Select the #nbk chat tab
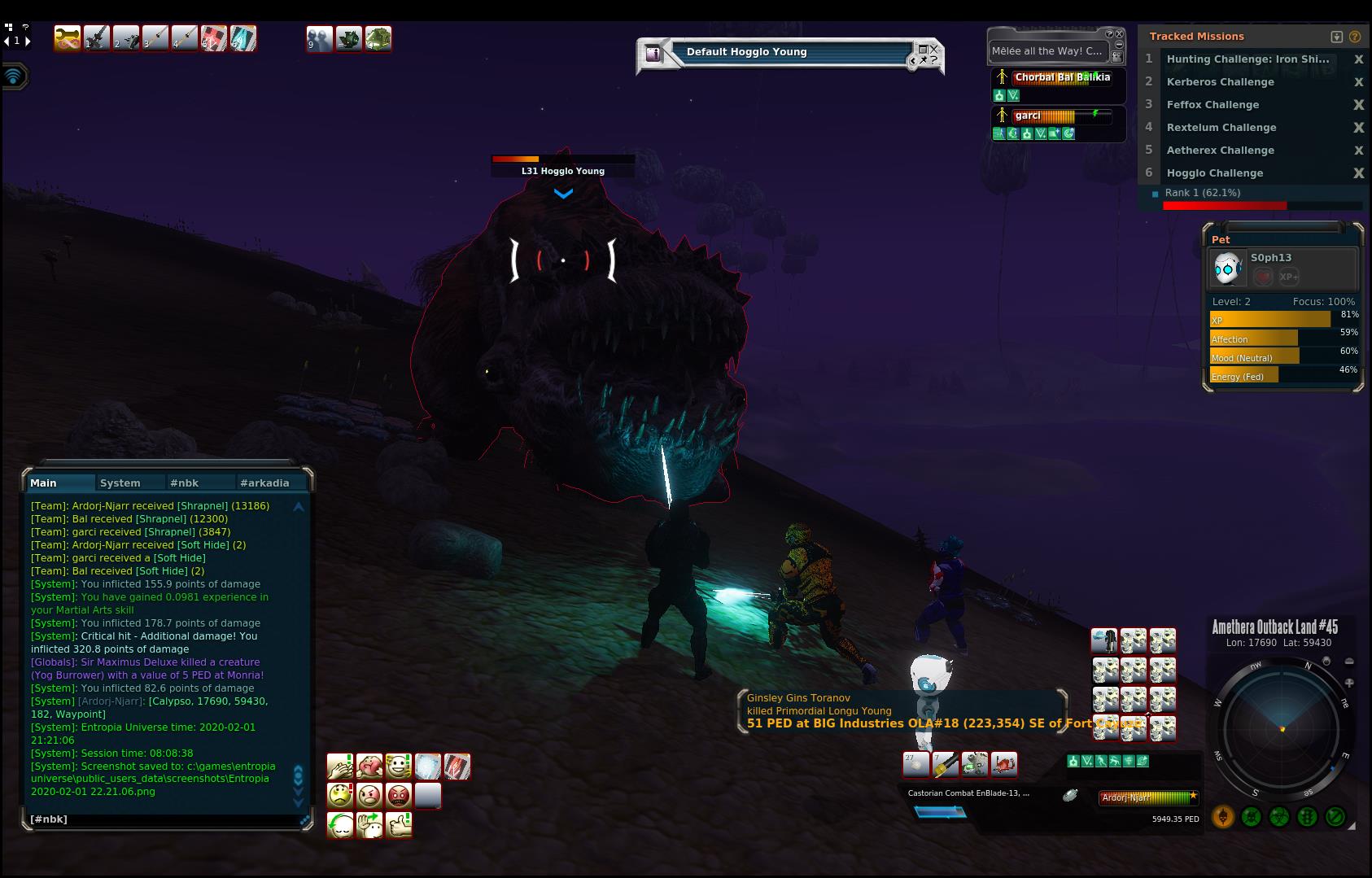 (x=185, y=483)
